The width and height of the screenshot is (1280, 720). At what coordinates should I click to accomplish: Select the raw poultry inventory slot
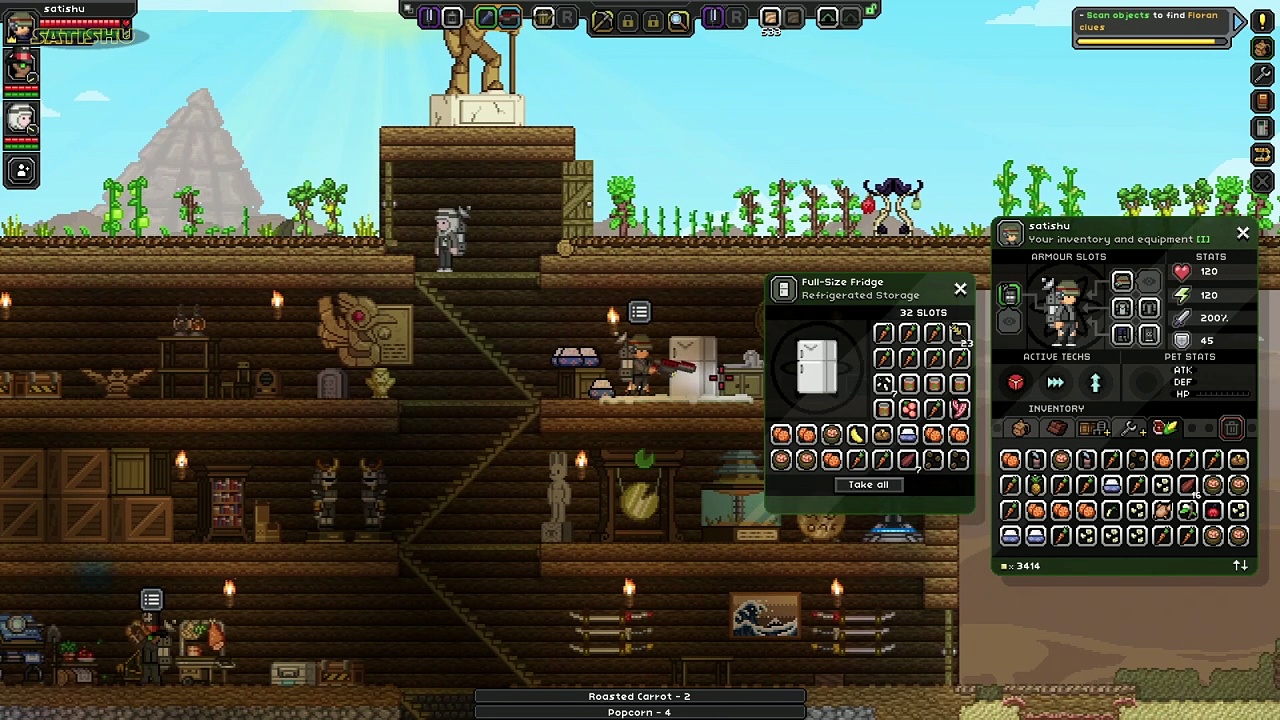1162,511
